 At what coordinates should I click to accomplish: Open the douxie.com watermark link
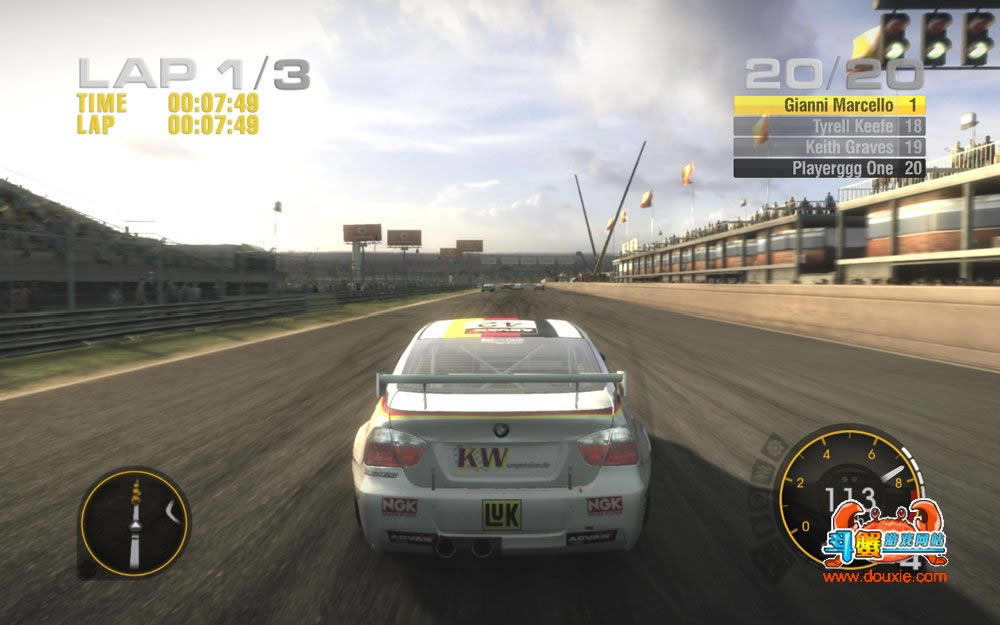(x=884, y=576)
